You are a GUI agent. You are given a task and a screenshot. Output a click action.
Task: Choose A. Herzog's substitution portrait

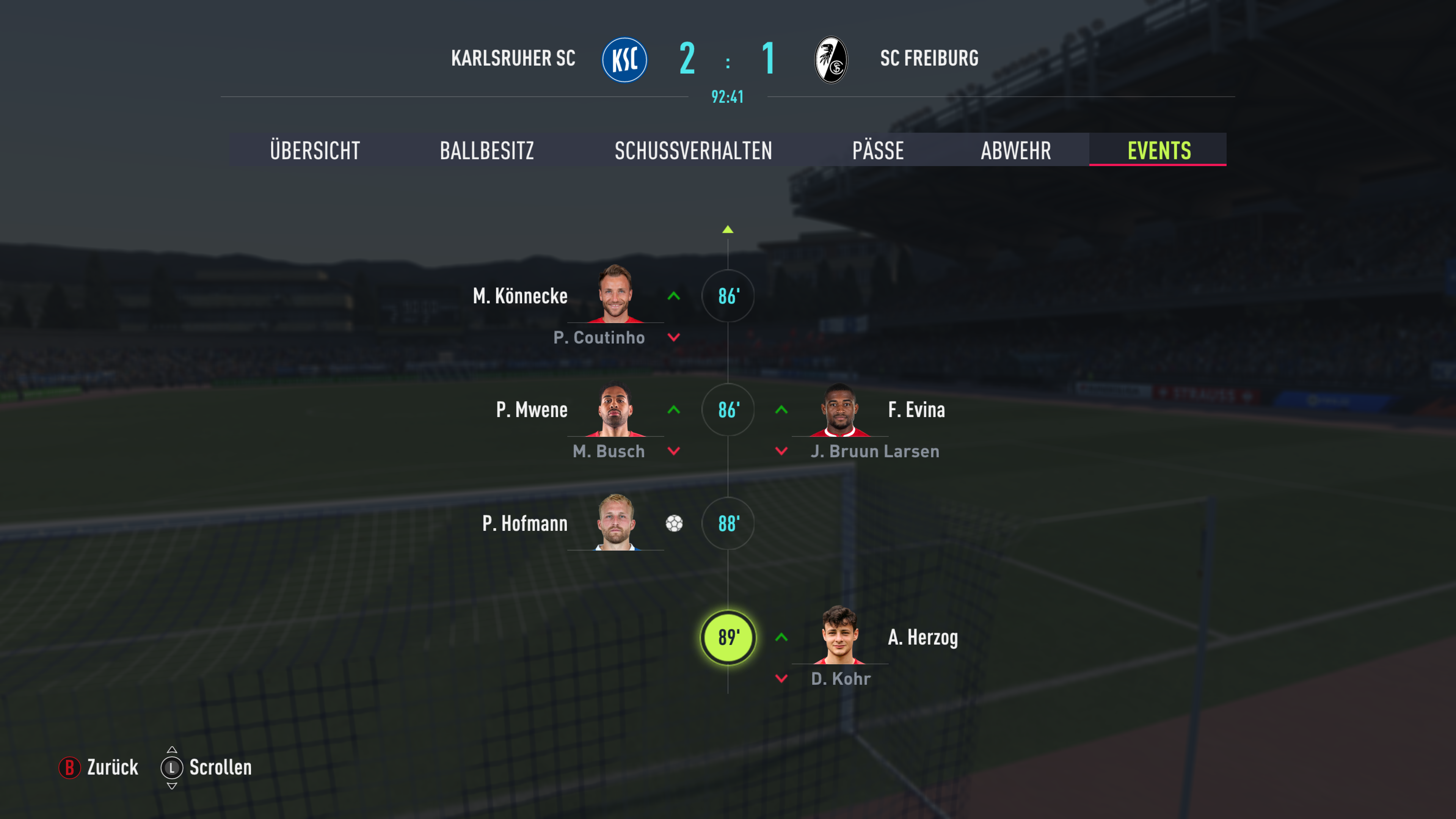click(x=839, y=635)
